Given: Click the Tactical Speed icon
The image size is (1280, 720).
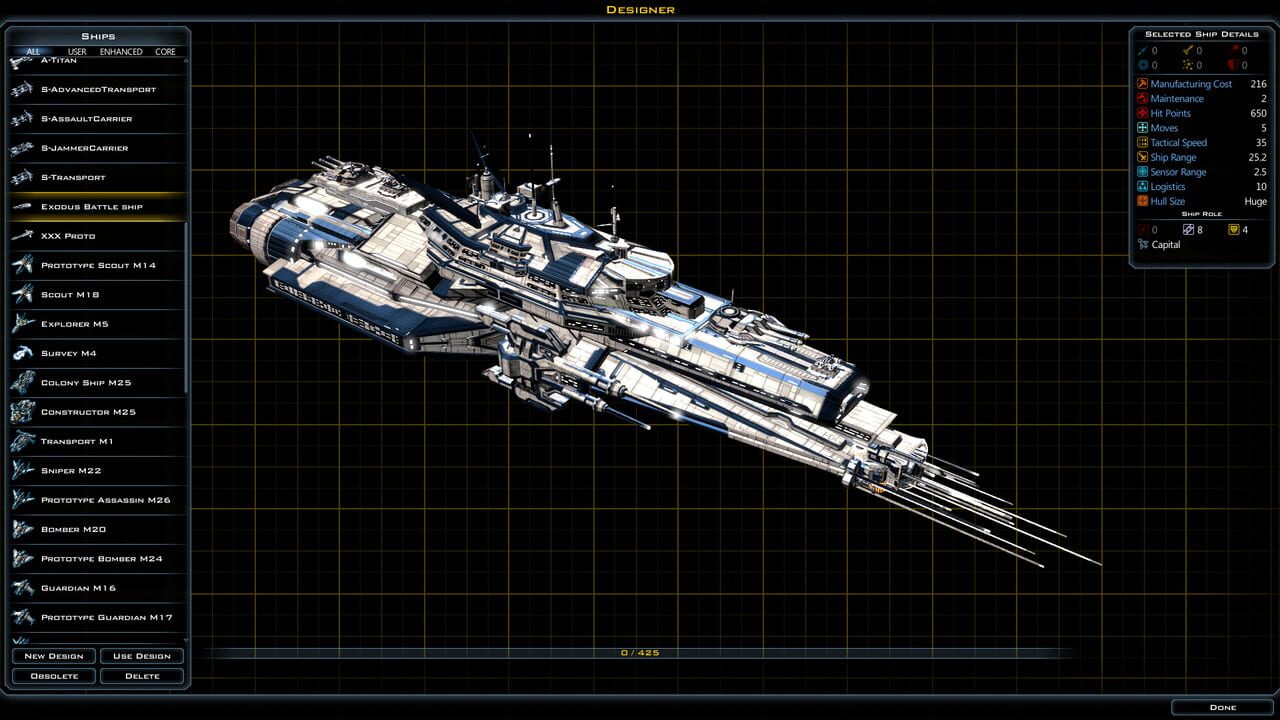Looking at the screenshot, I should coord(1141,142).
